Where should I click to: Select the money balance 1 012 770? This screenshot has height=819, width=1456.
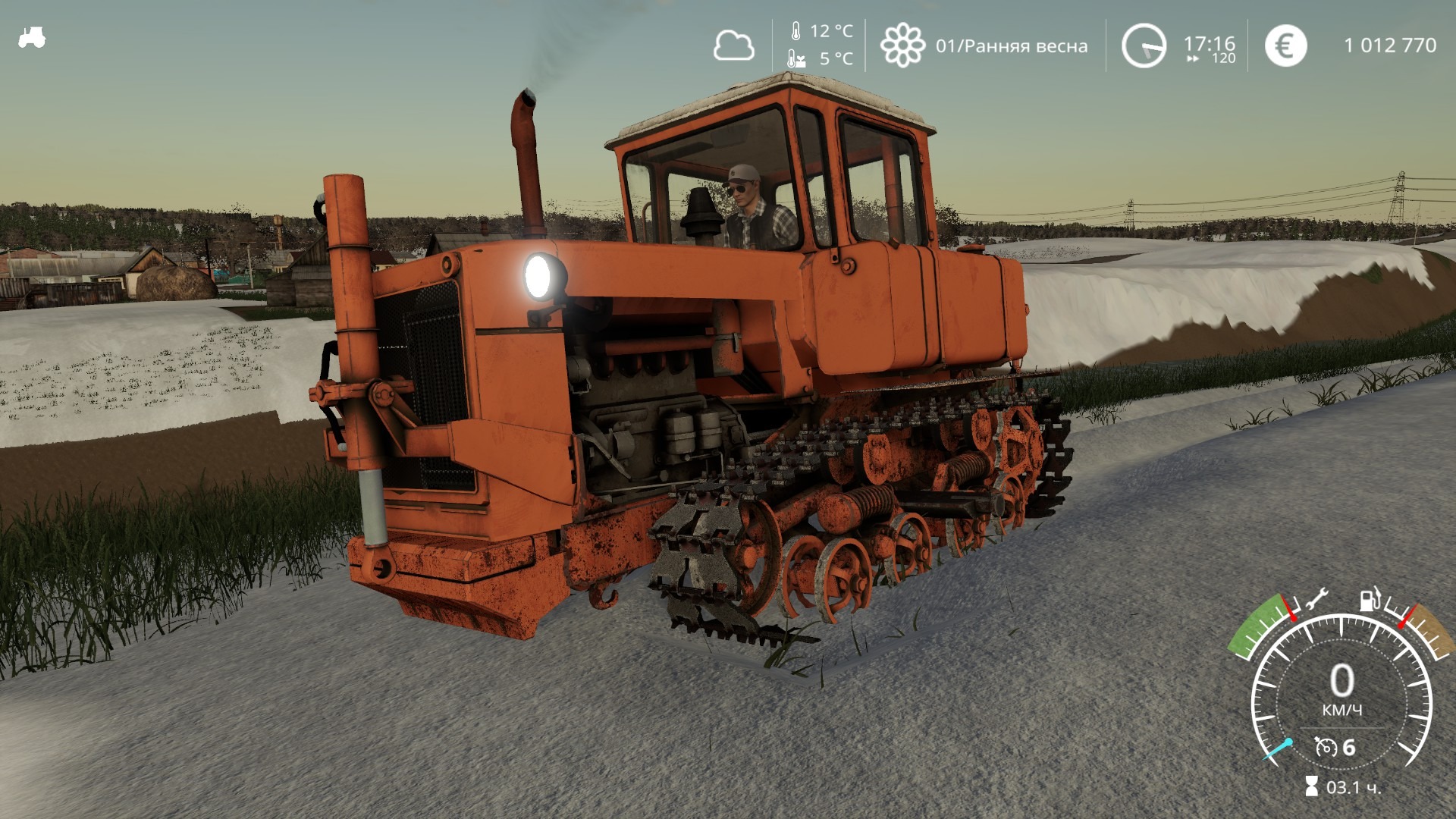[1392, 45]
